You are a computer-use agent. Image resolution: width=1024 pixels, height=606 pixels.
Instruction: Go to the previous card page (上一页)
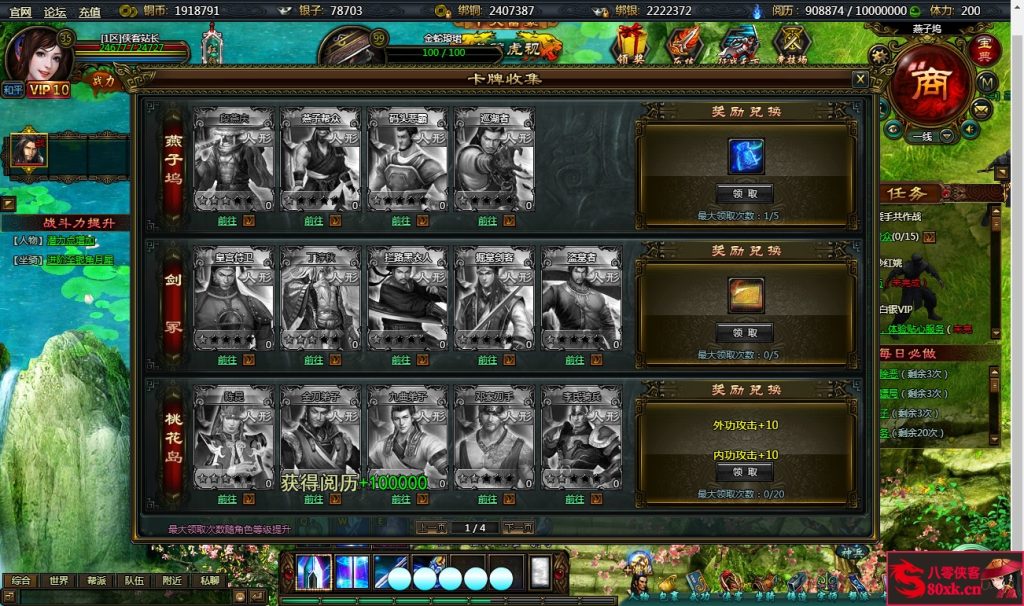tap(431, 528)
